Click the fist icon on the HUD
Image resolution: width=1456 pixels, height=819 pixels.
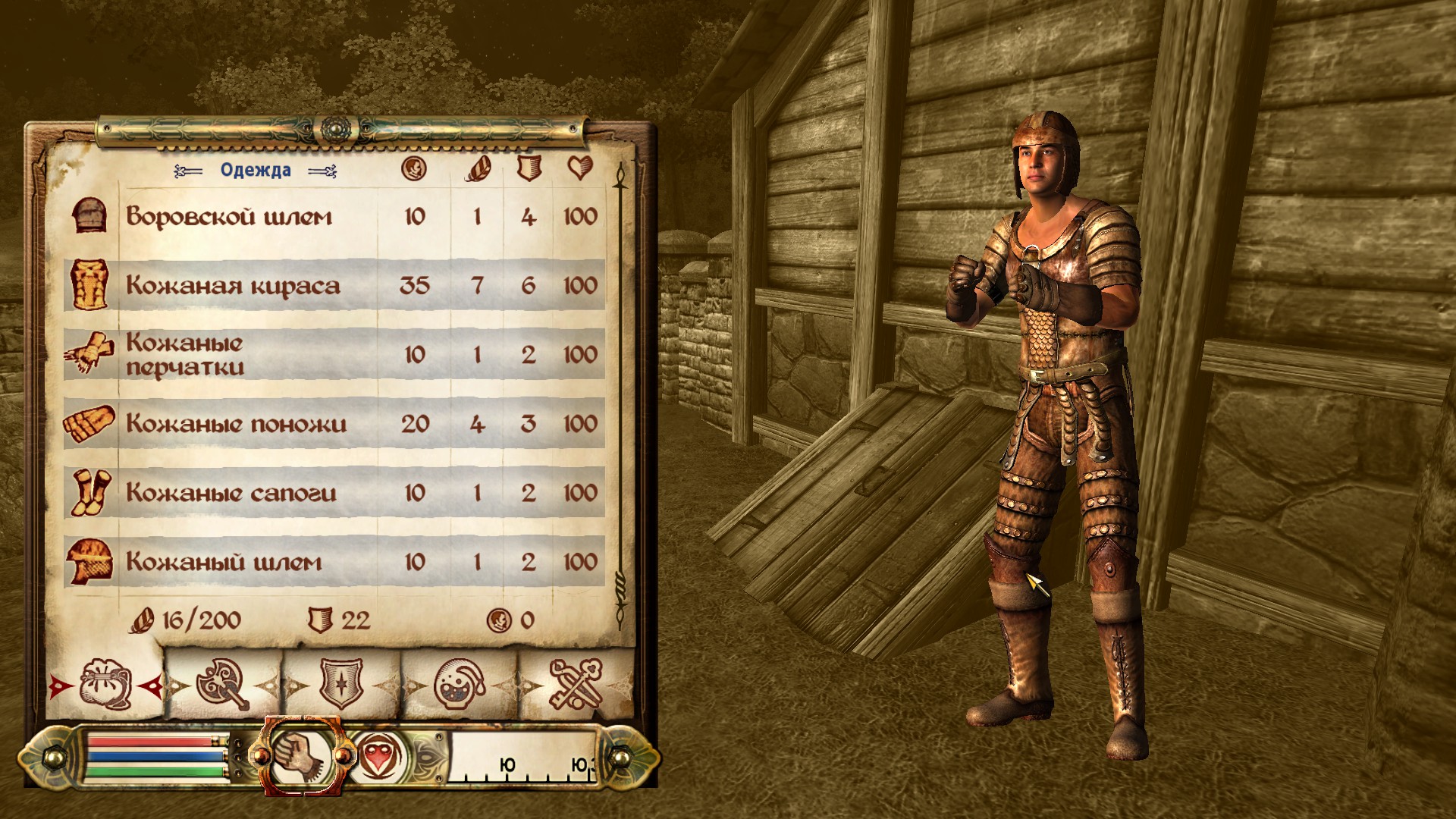pyautogui.click(x=303, y=757)
